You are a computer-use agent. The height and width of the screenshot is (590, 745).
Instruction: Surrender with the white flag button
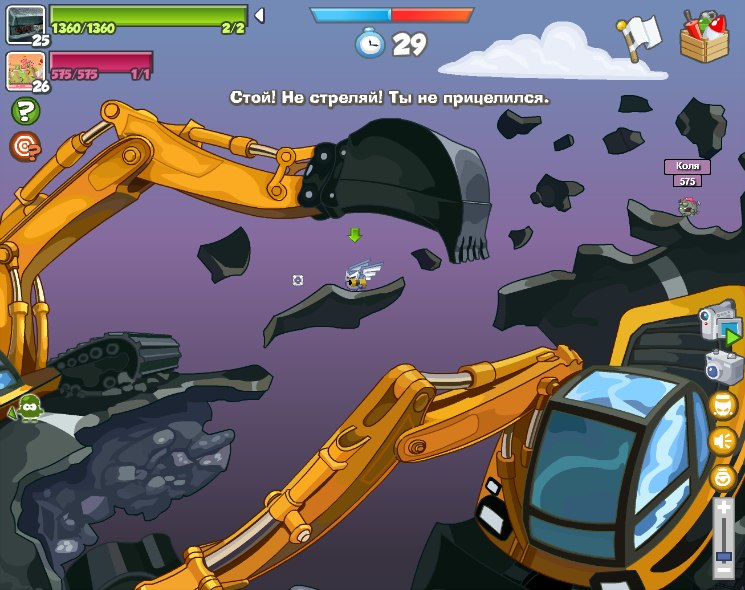[639, 37]
